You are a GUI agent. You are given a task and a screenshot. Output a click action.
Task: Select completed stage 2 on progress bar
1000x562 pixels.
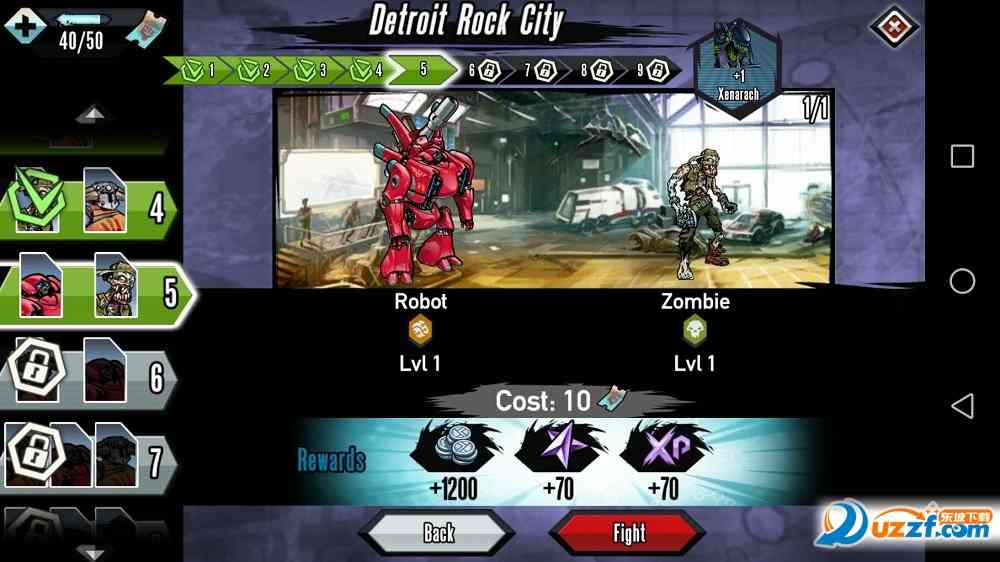pyautogui.click(x=253, y=70)
